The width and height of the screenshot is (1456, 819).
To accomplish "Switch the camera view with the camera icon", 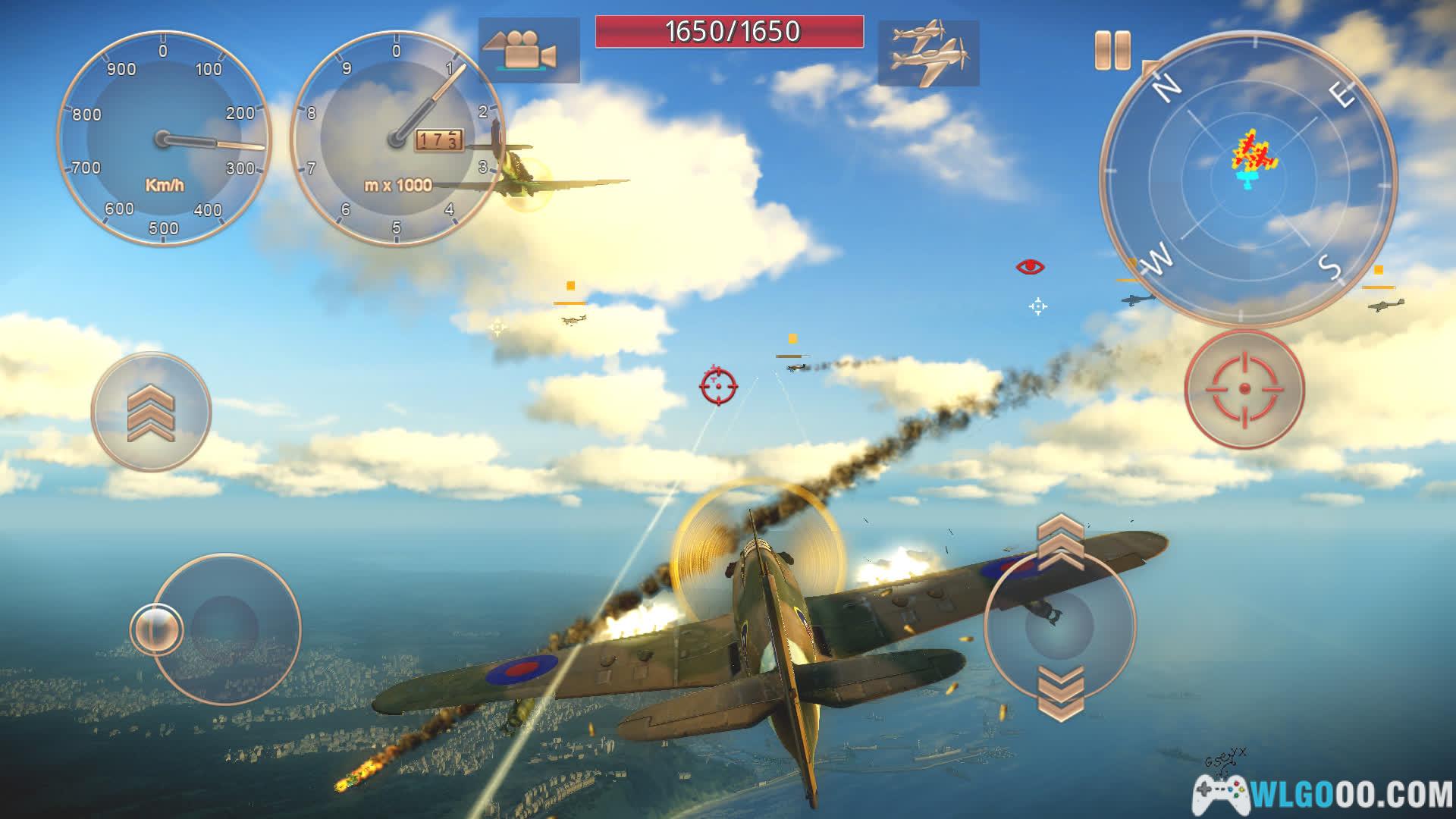I will [529, 51].
